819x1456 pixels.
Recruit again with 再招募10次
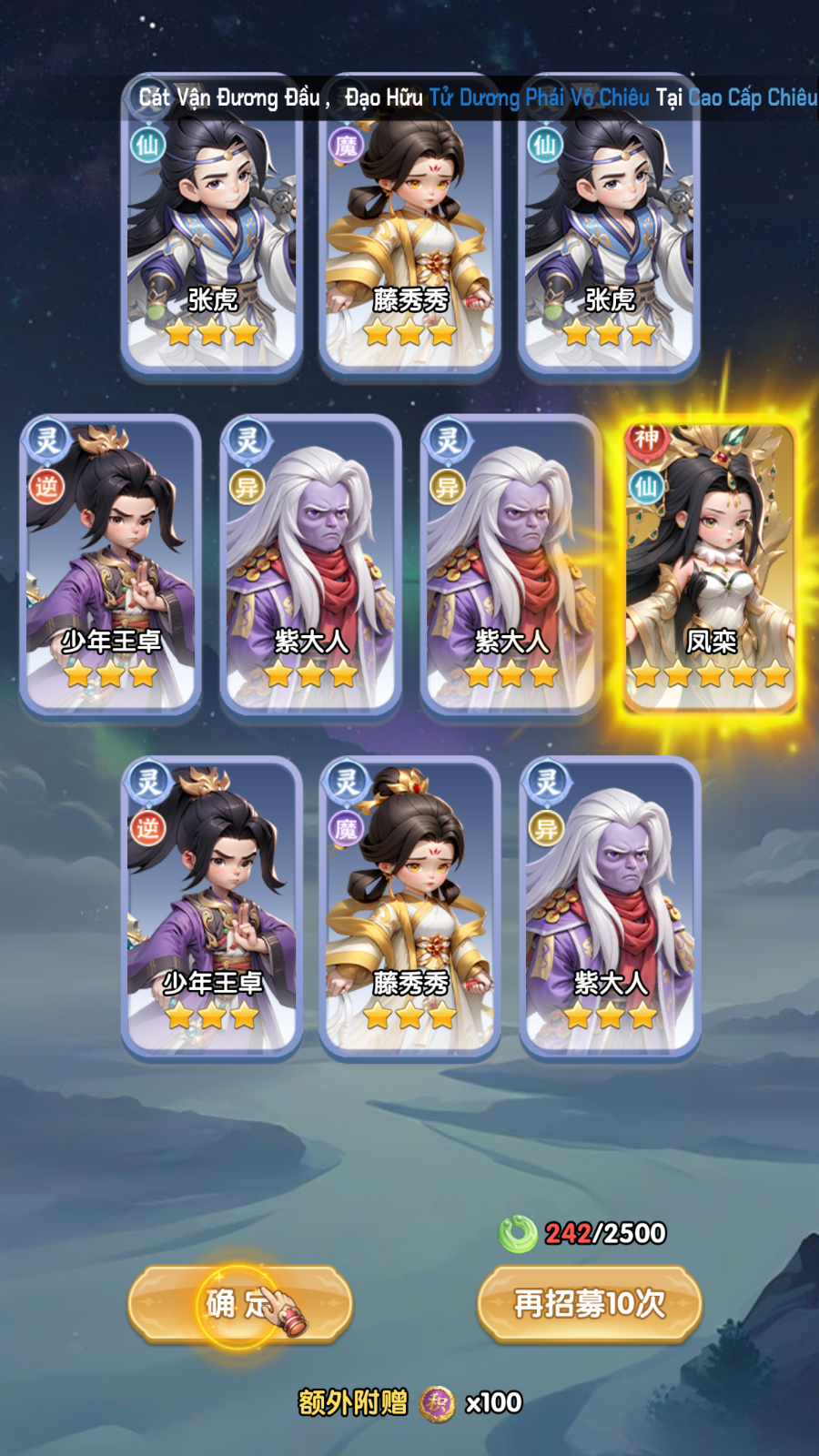590,1304
